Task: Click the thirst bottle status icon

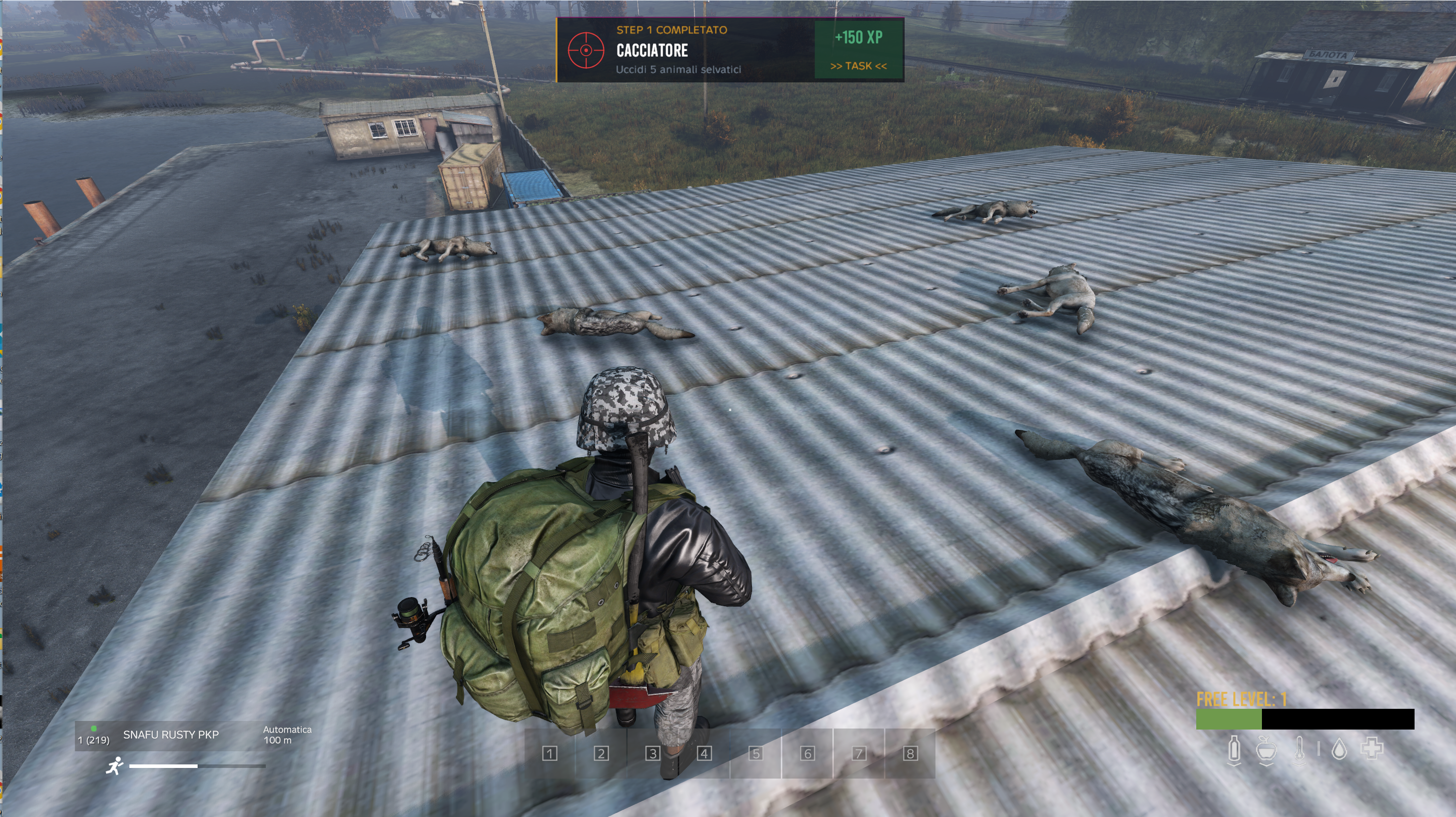Action: coord(1235,750)
